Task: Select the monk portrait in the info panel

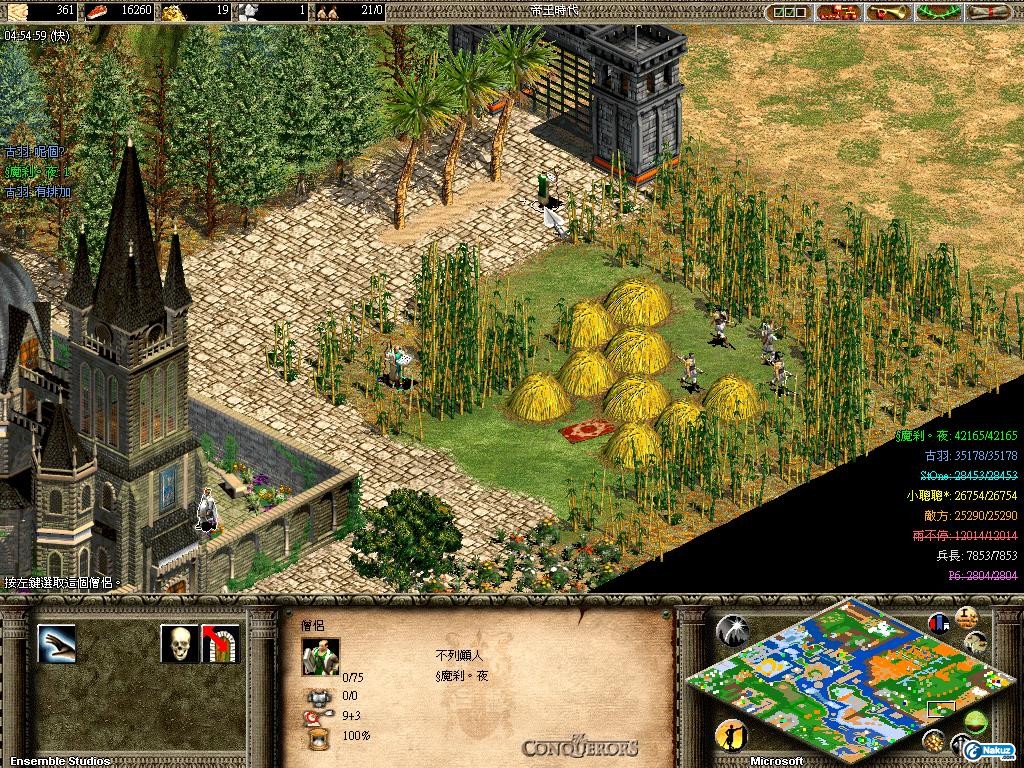Action: [320, 656]
